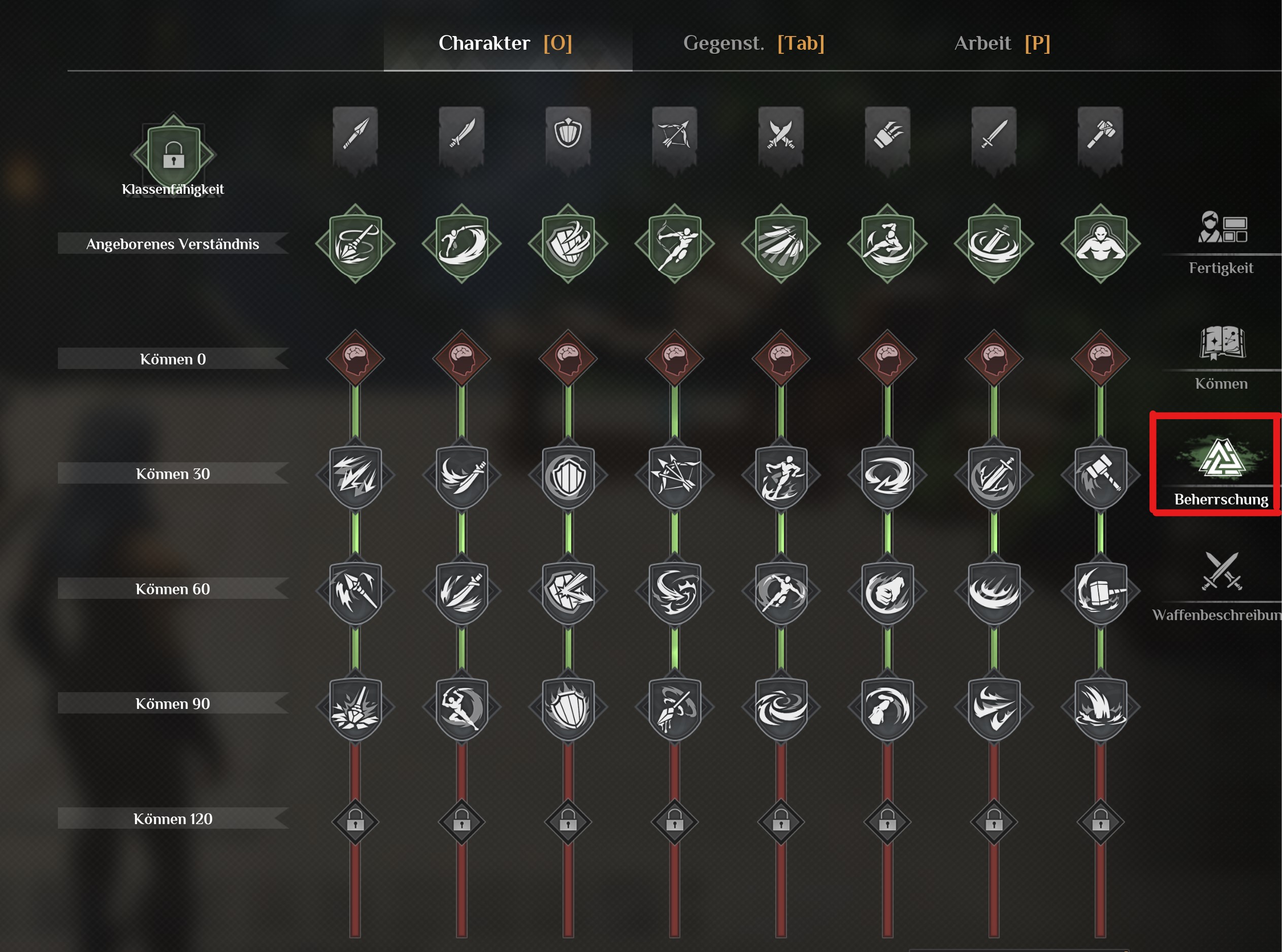Open the Waffenbeschreibung section
The image size is (1282, 952).
click(1221, 585)
